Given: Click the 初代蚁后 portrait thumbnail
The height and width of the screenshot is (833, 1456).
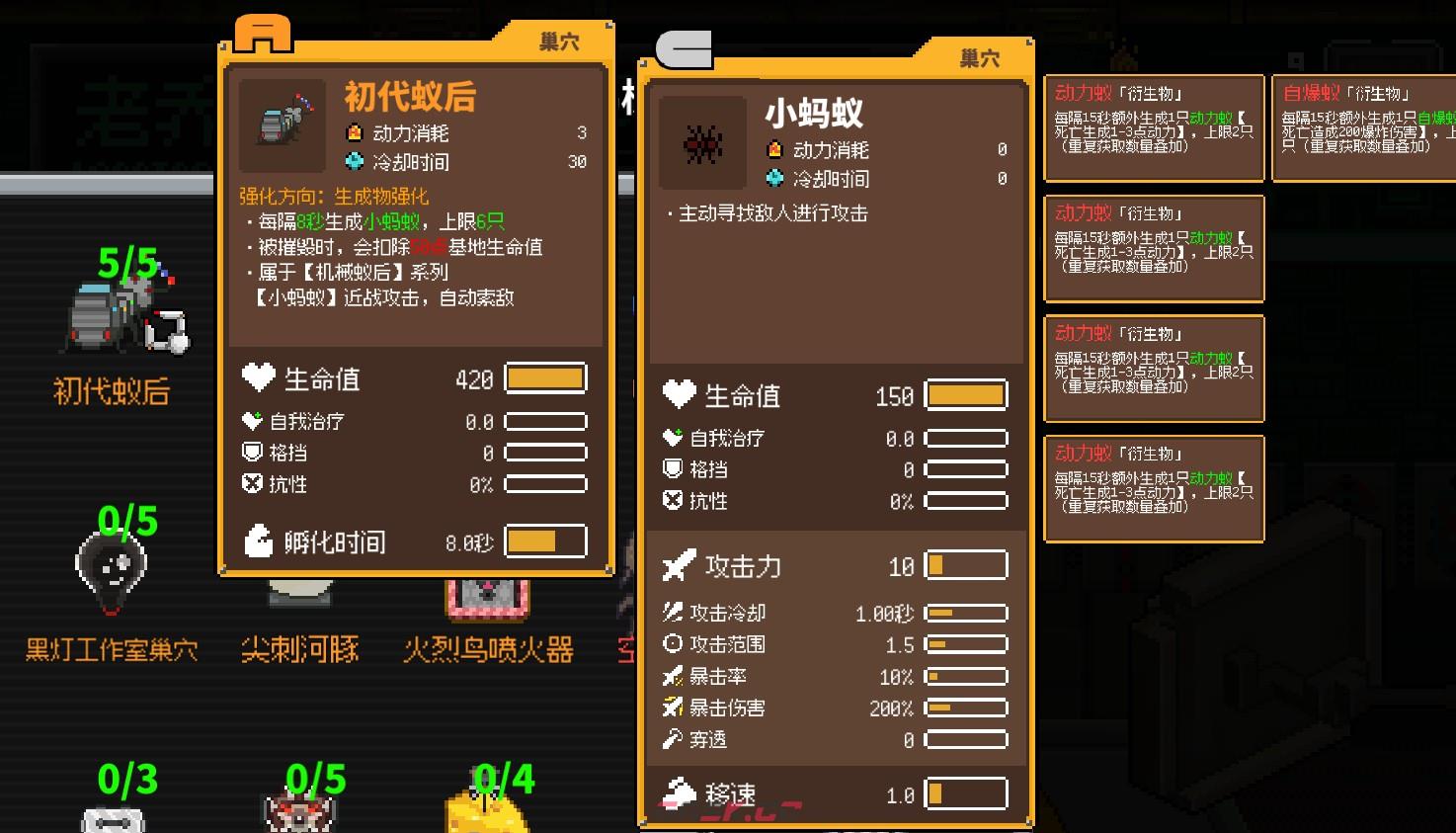Looking at the screenshot, I should 282,124.
